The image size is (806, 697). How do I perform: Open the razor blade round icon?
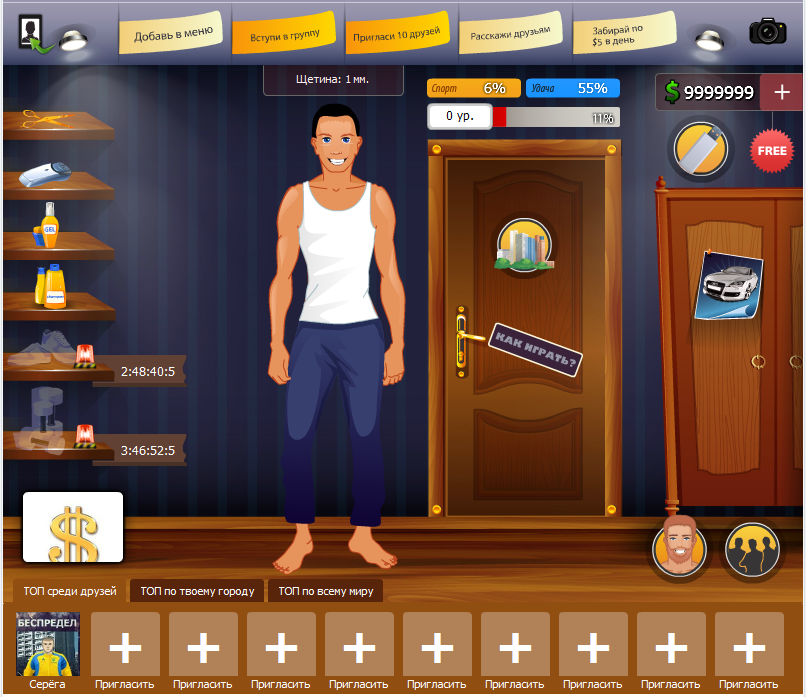coord(701,150)
